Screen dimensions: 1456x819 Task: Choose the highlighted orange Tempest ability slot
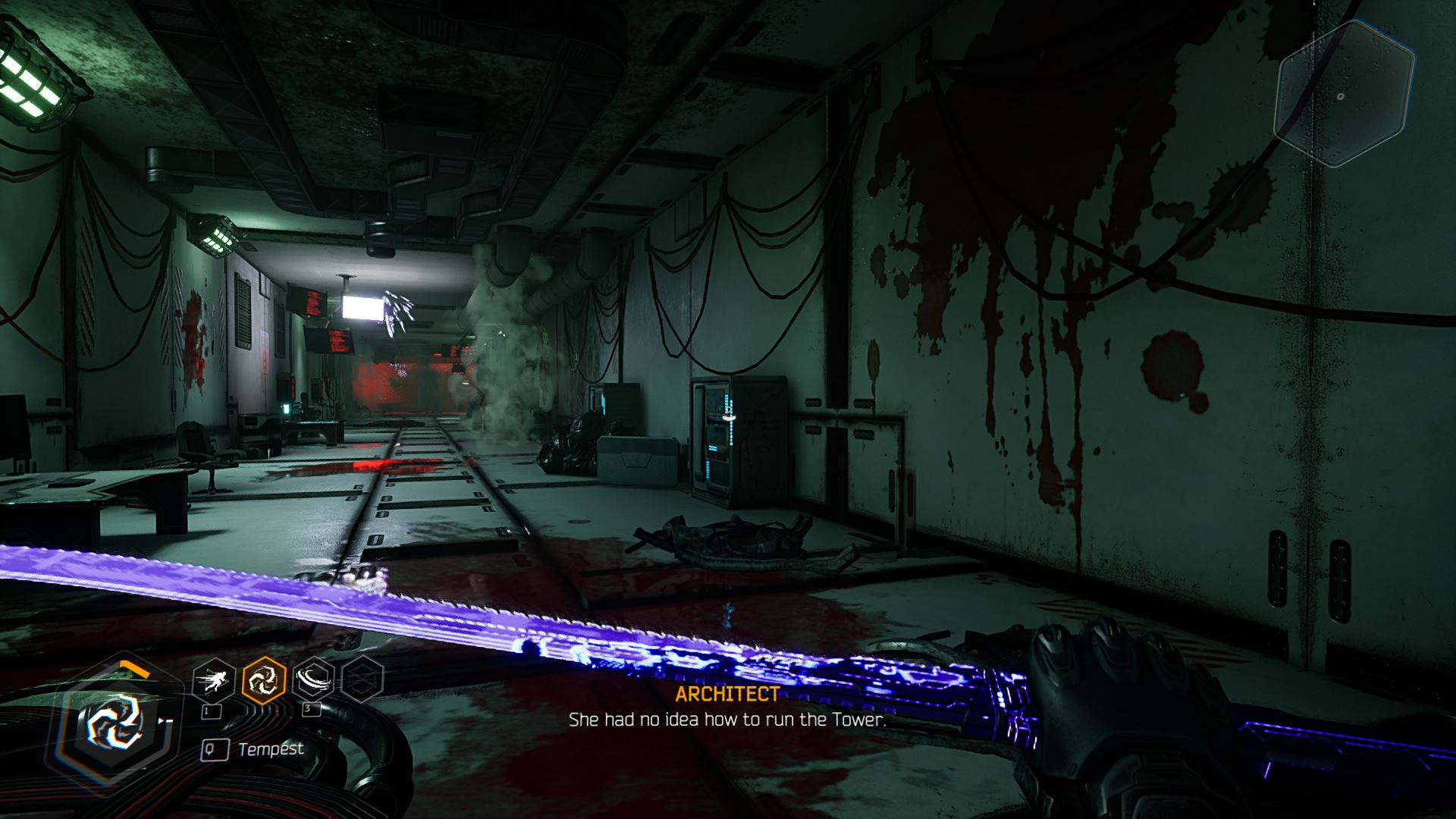[263, 679]
